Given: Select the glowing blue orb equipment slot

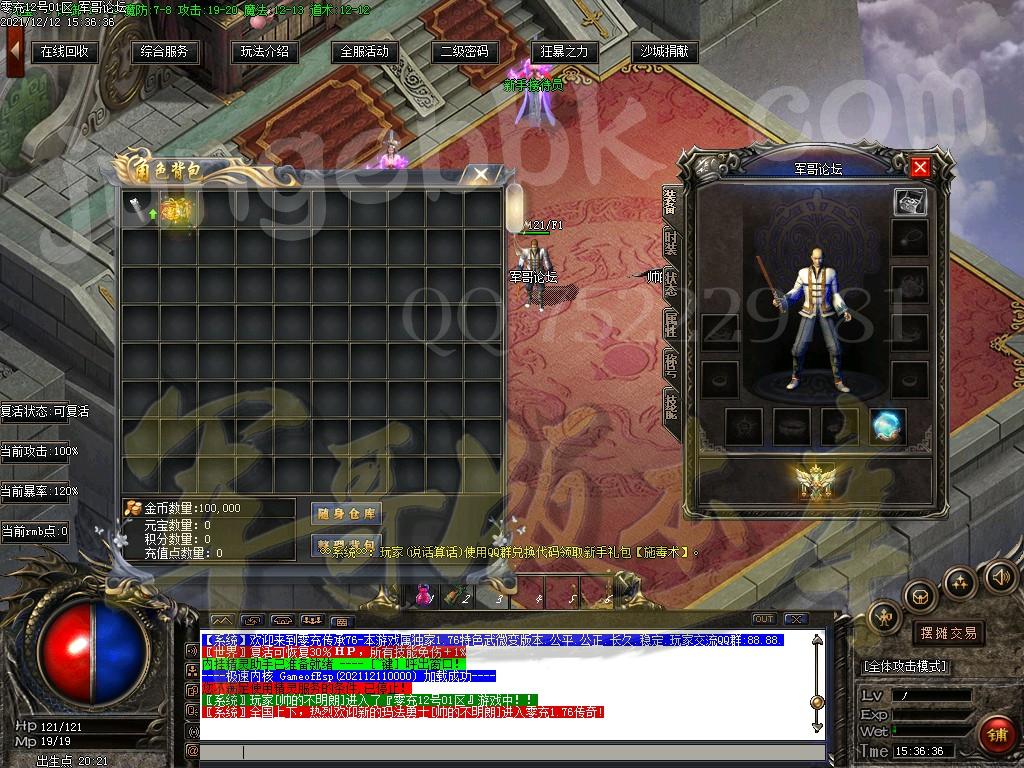Looking at the screenshot, I should [x=888, y=426].
